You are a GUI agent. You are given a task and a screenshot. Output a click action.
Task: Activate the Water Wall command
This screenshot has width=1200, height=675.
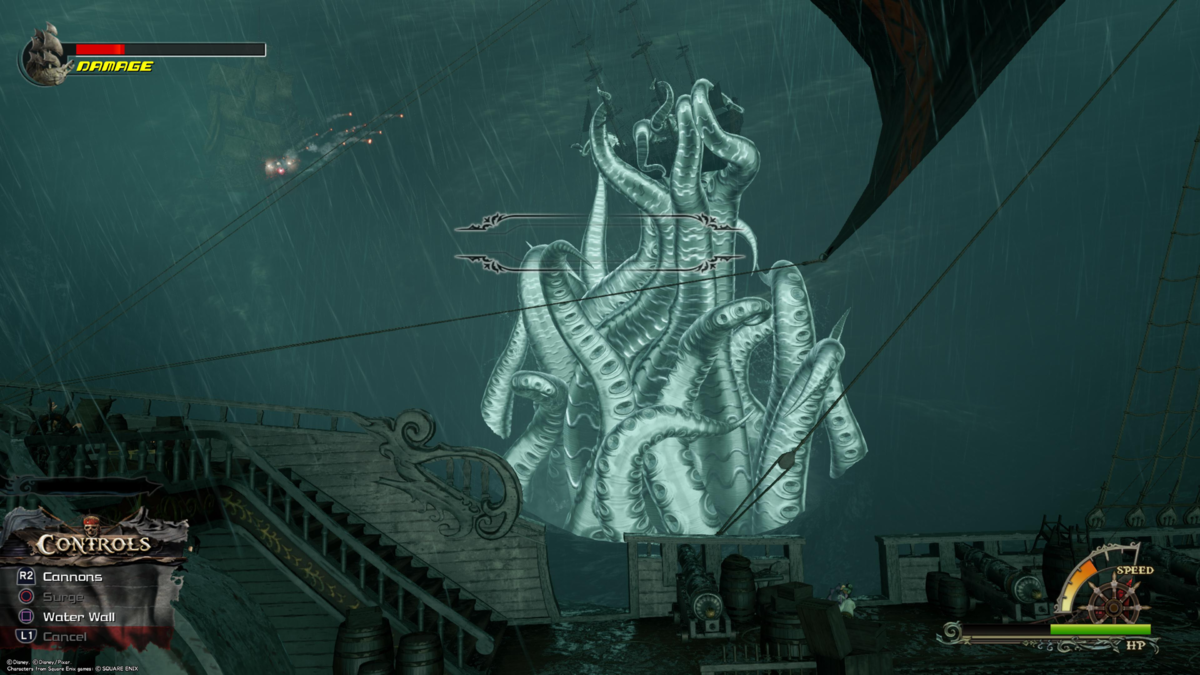[x=78, y=617]
